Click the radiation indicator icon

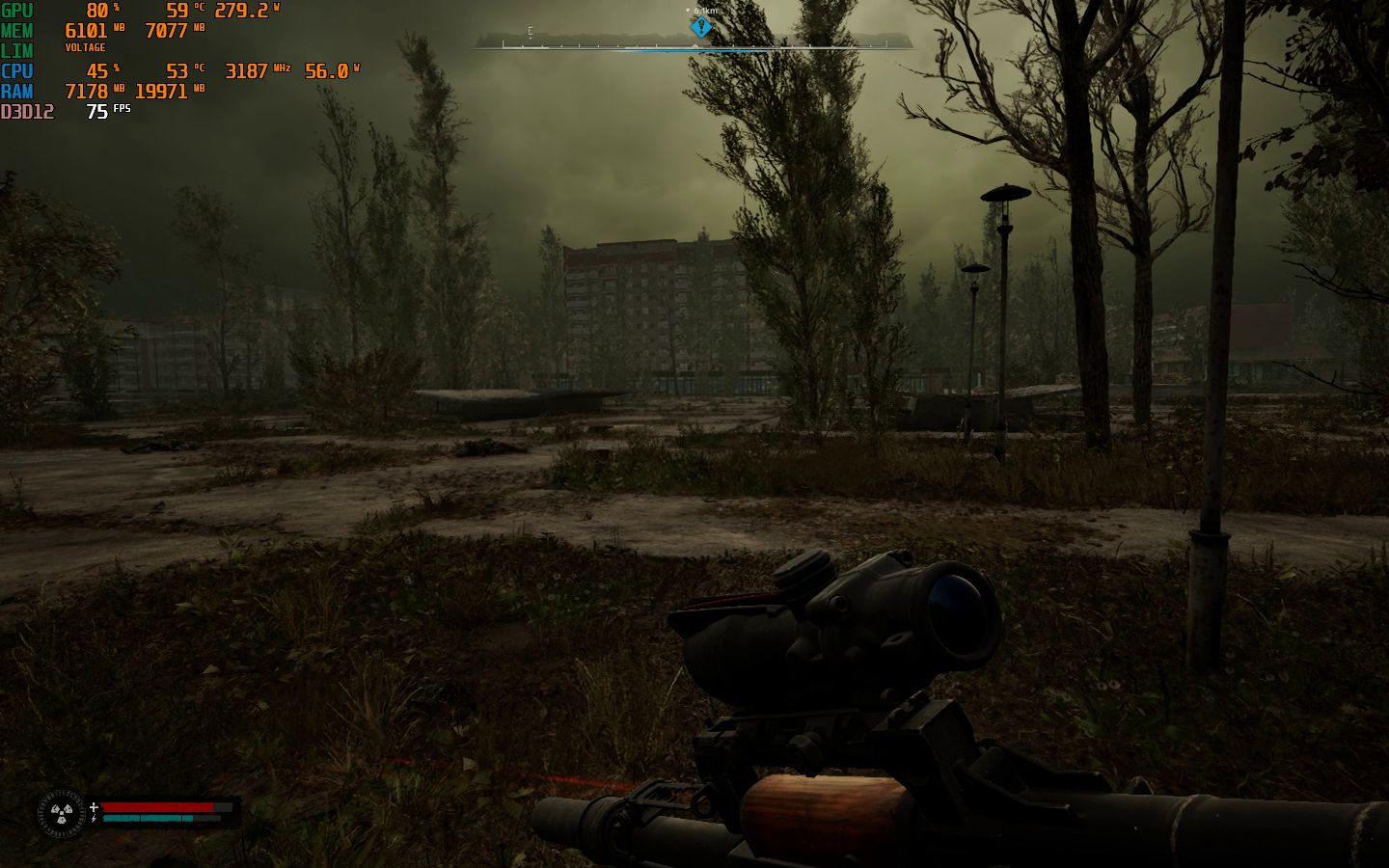coord(61,815)
